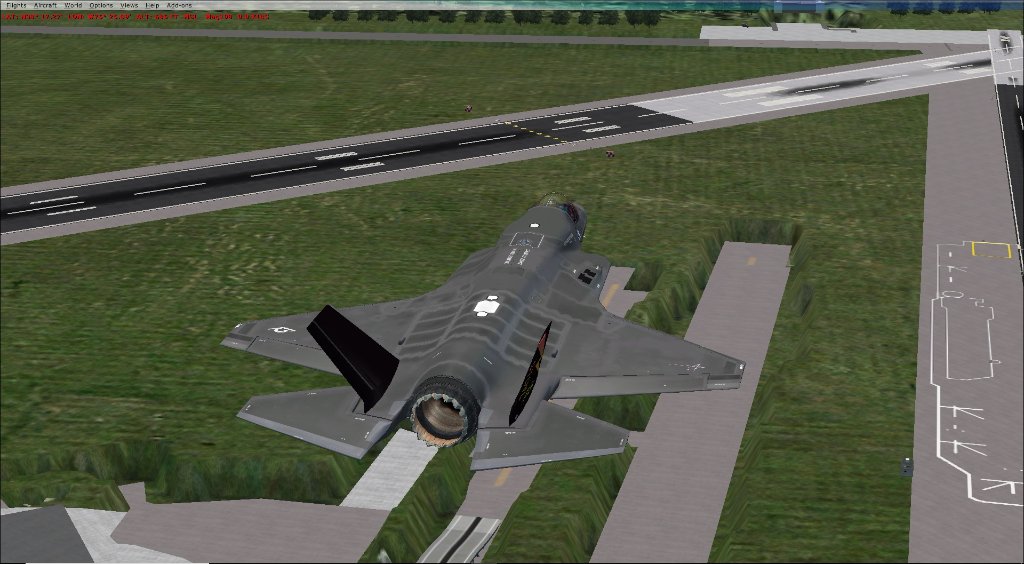Select the World menu
The image size is (1024, 564).
pyautogui.click(x=73, y=5)
